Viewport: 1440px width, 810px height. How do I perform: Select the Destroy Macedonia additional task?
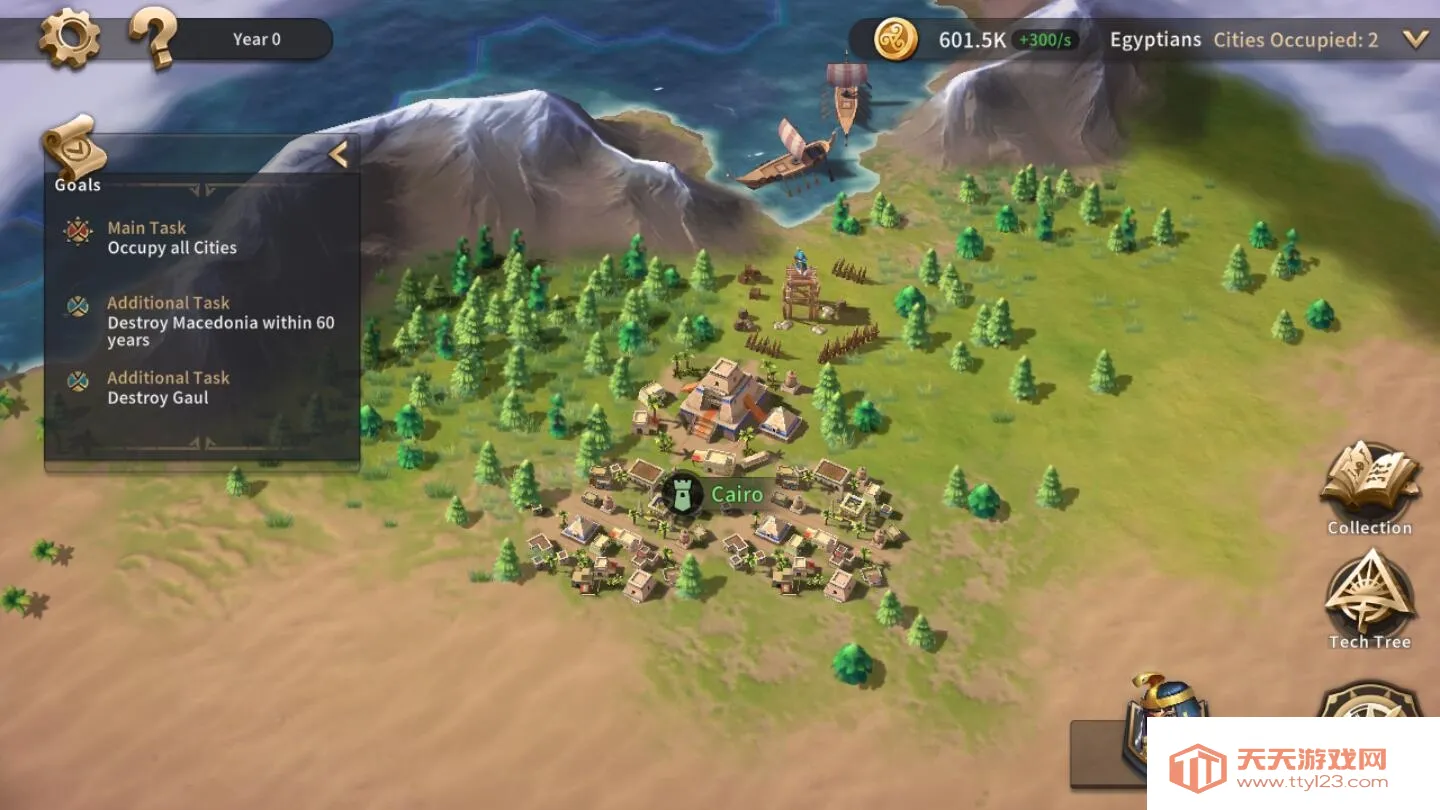pos(220,321)
